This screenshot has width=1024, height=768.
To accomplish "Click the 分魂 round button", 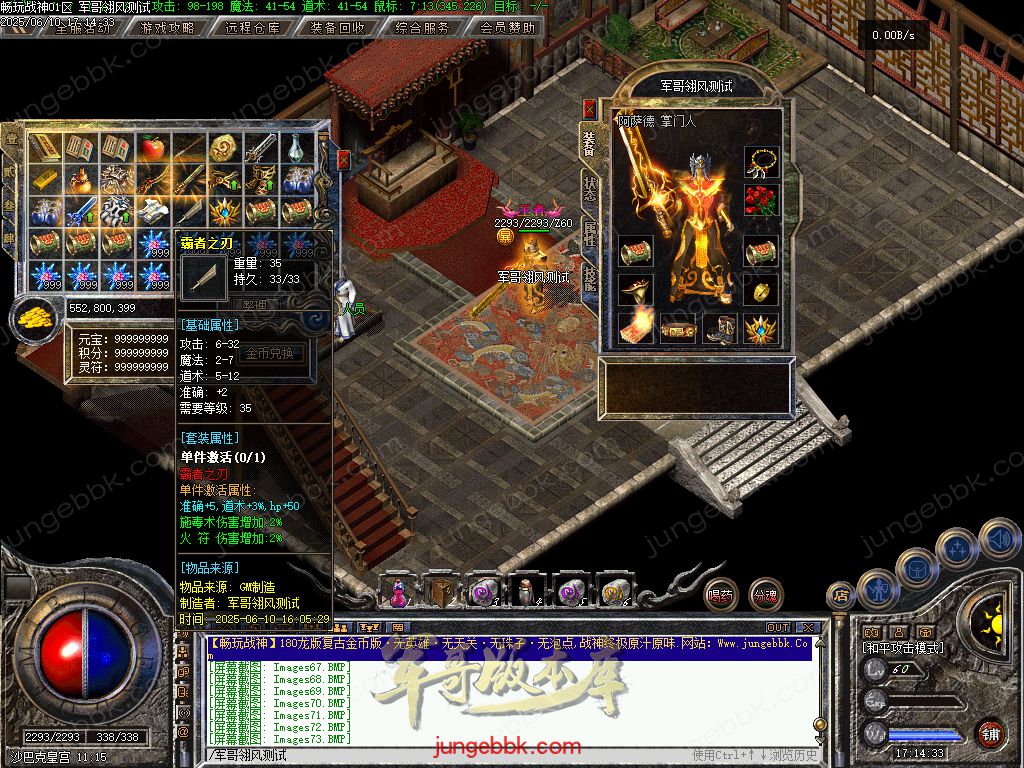I will coord(766,596).
